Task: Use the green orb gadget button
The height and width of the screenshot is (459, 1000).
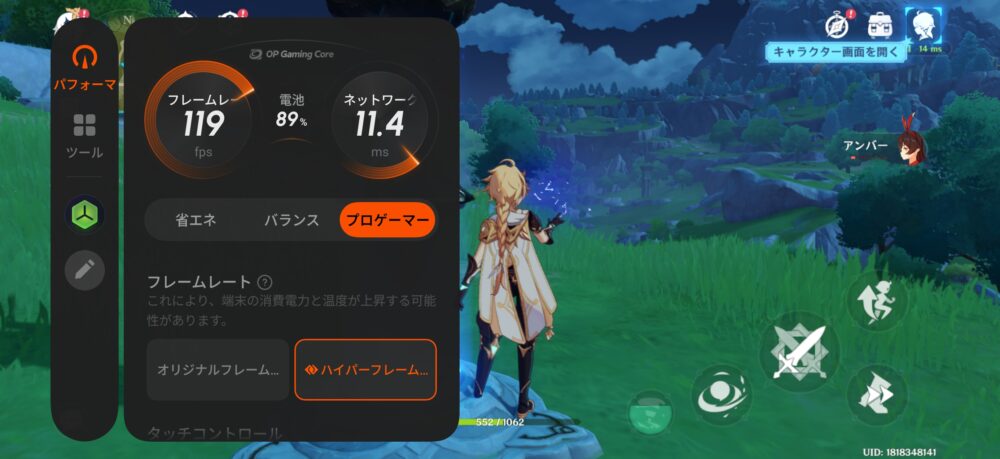Action: pos(650,412)
